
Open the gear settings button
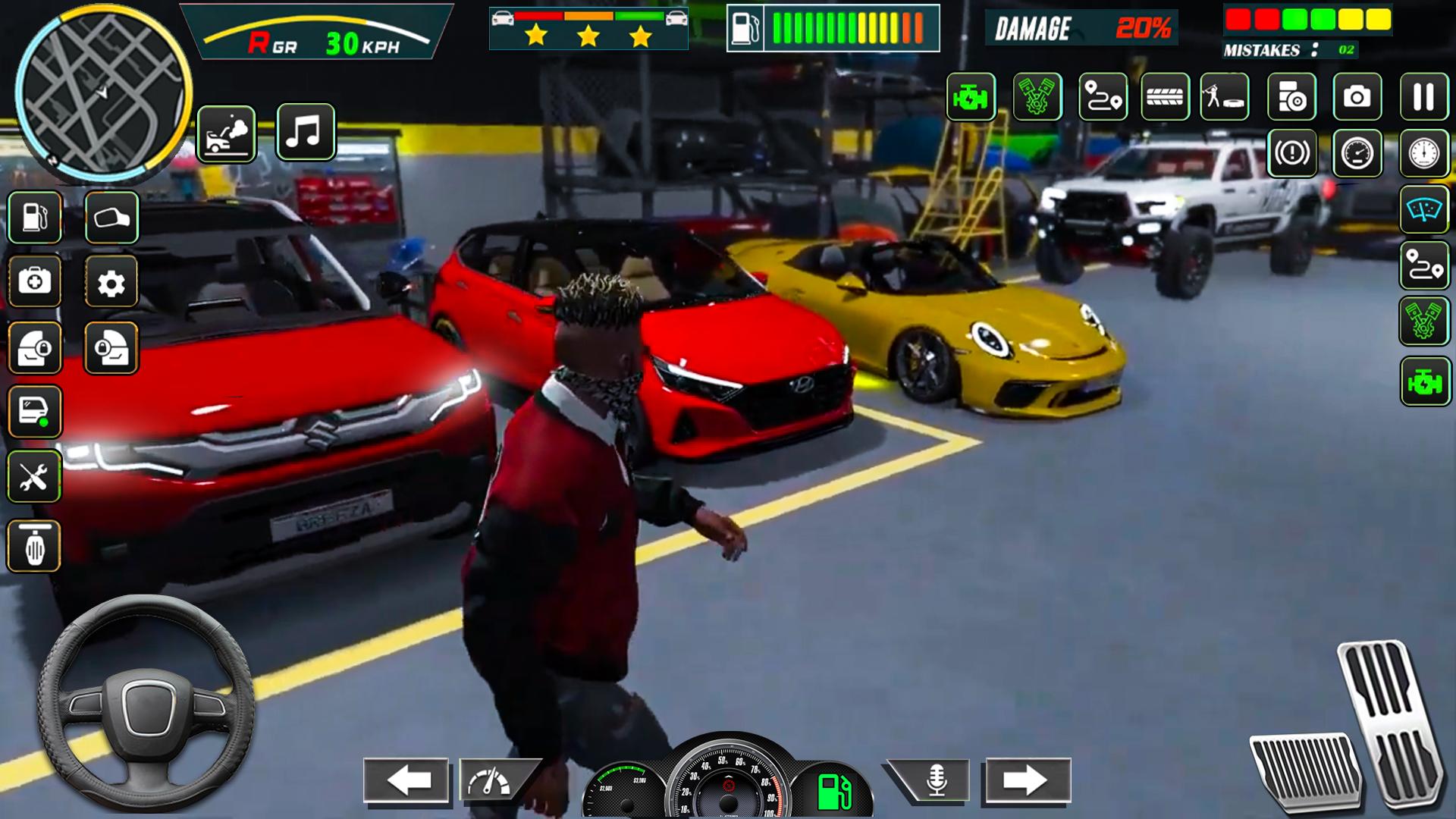coord(111,283)
